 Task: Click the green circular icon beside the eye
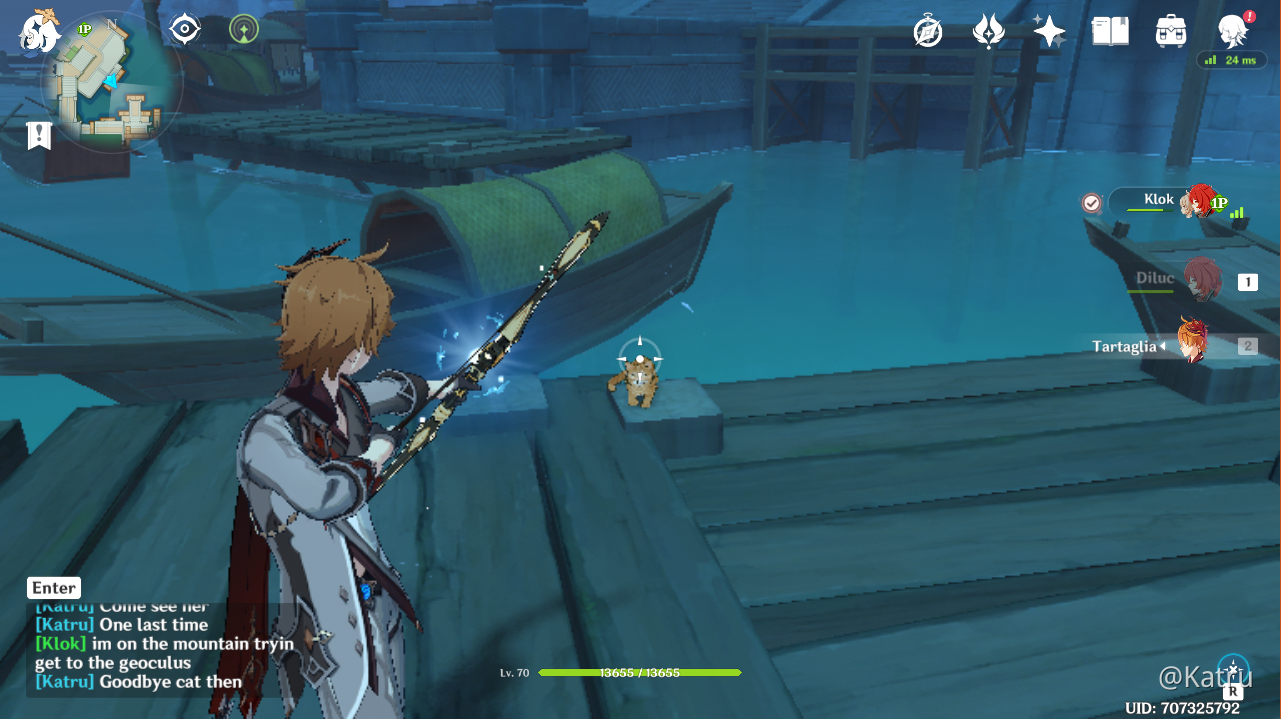(x=243, y=29)
